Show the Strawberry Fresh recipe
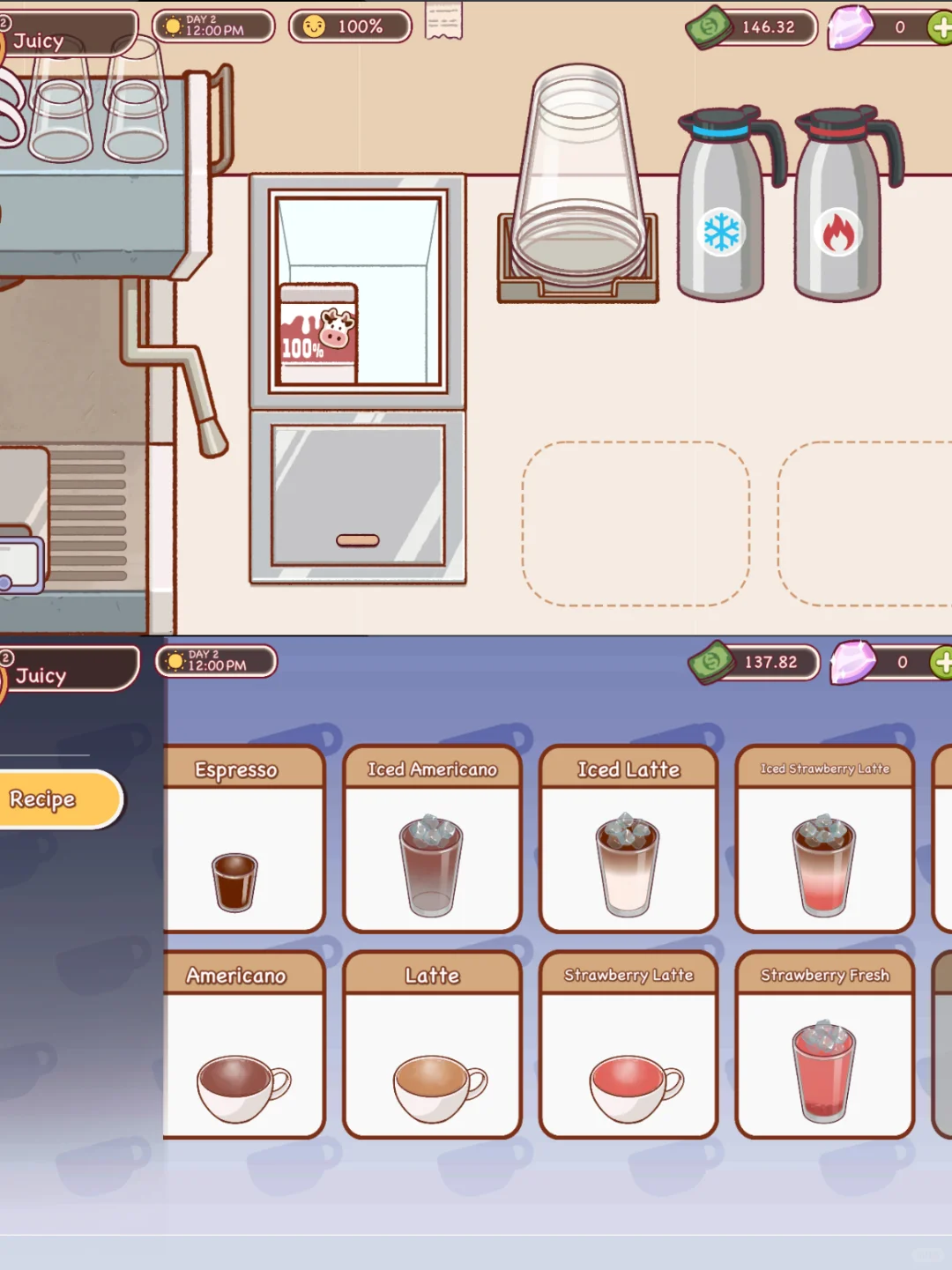Viewport: 952px width, 1270px height. click(x=824, y=1045)
